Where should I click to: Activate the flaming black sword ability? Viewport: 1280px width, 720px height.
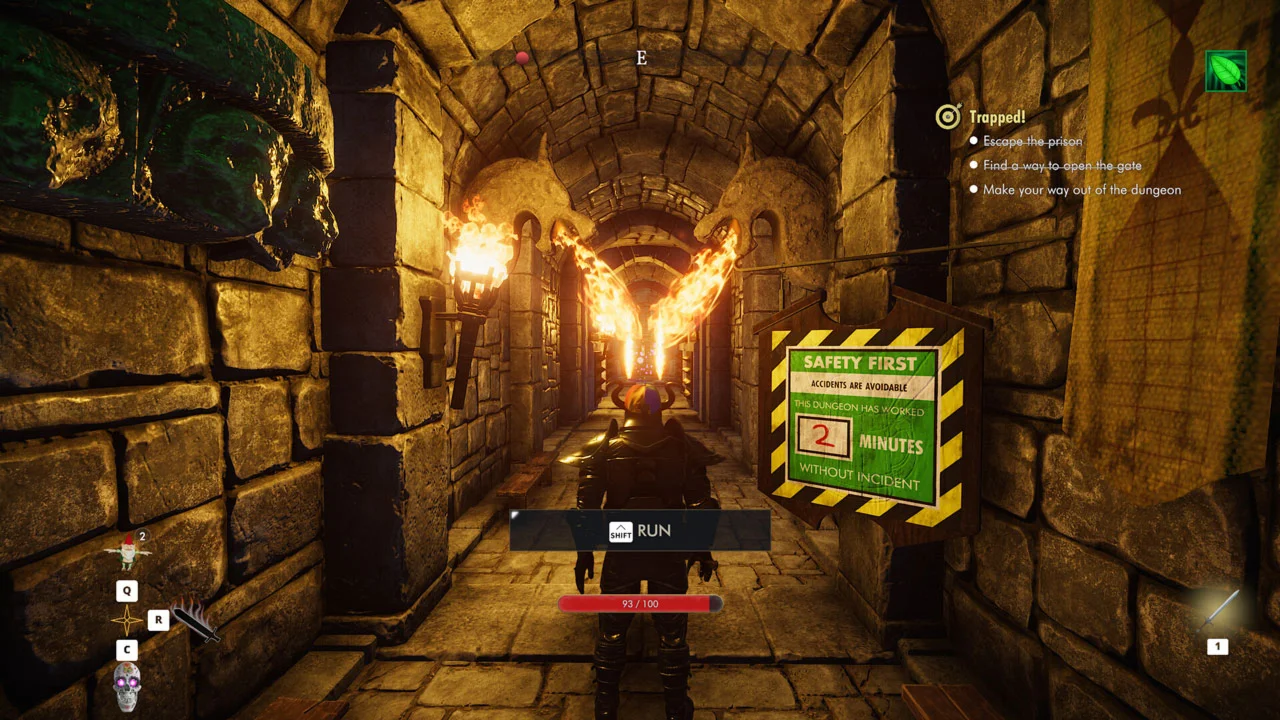point(194,620)
